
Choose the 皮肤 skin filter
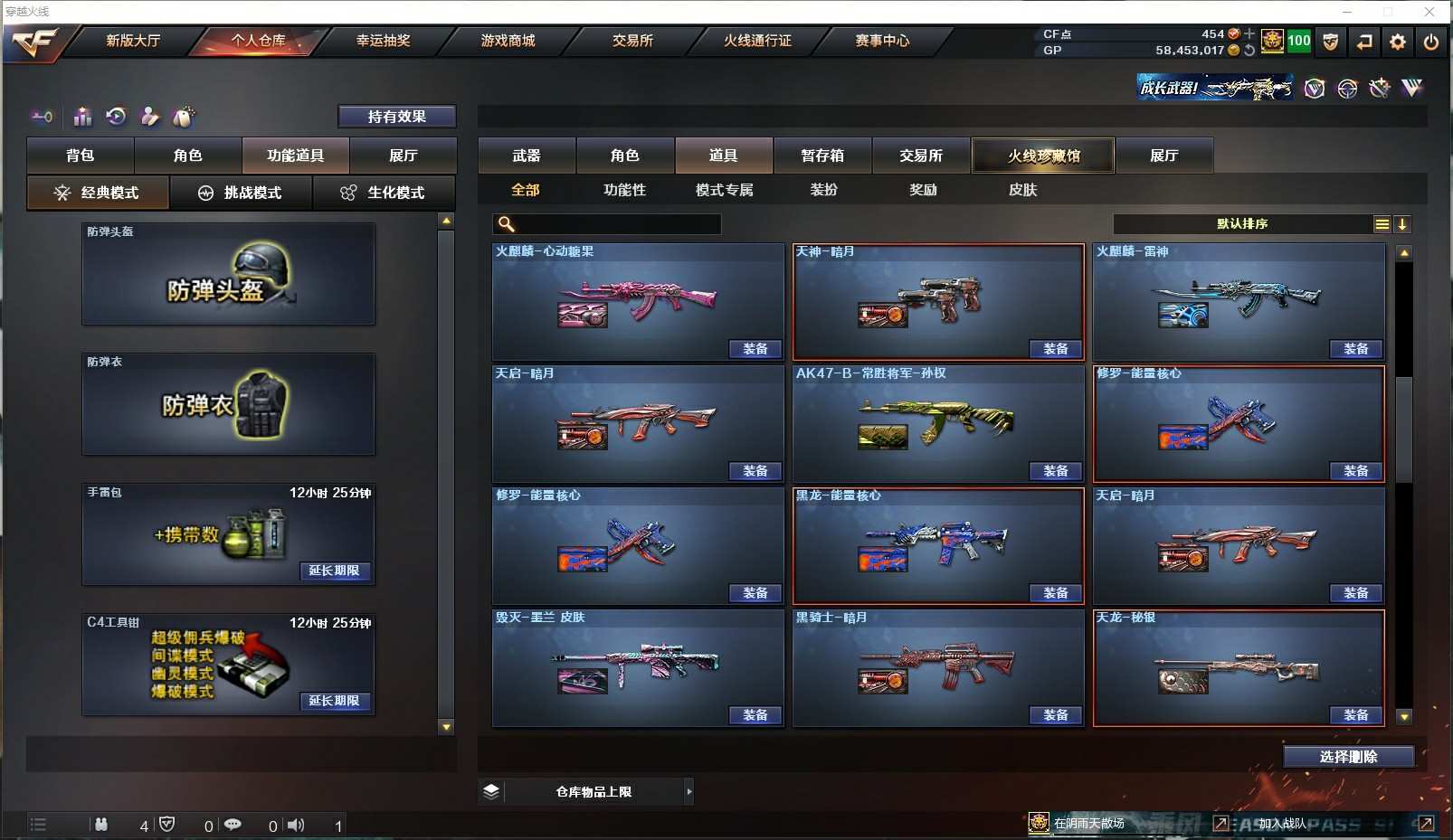(1022, 190)
